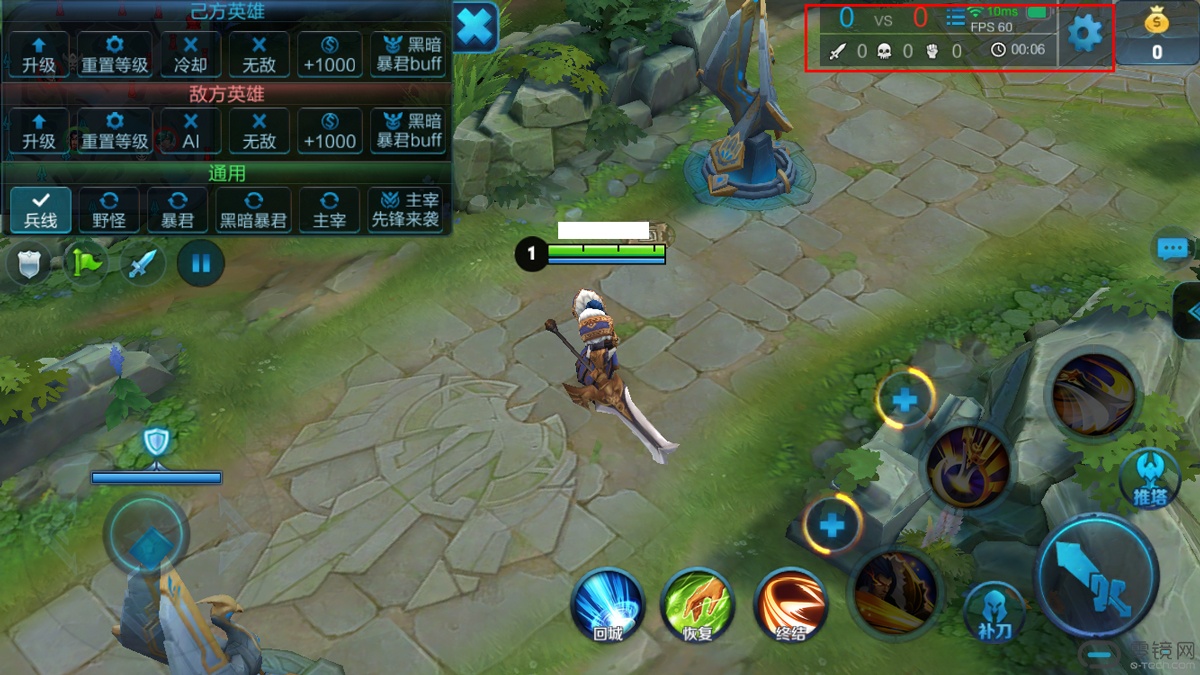Open the chat bubble panel
The image size is (1200, 675).
click(x=1172, y=249)
